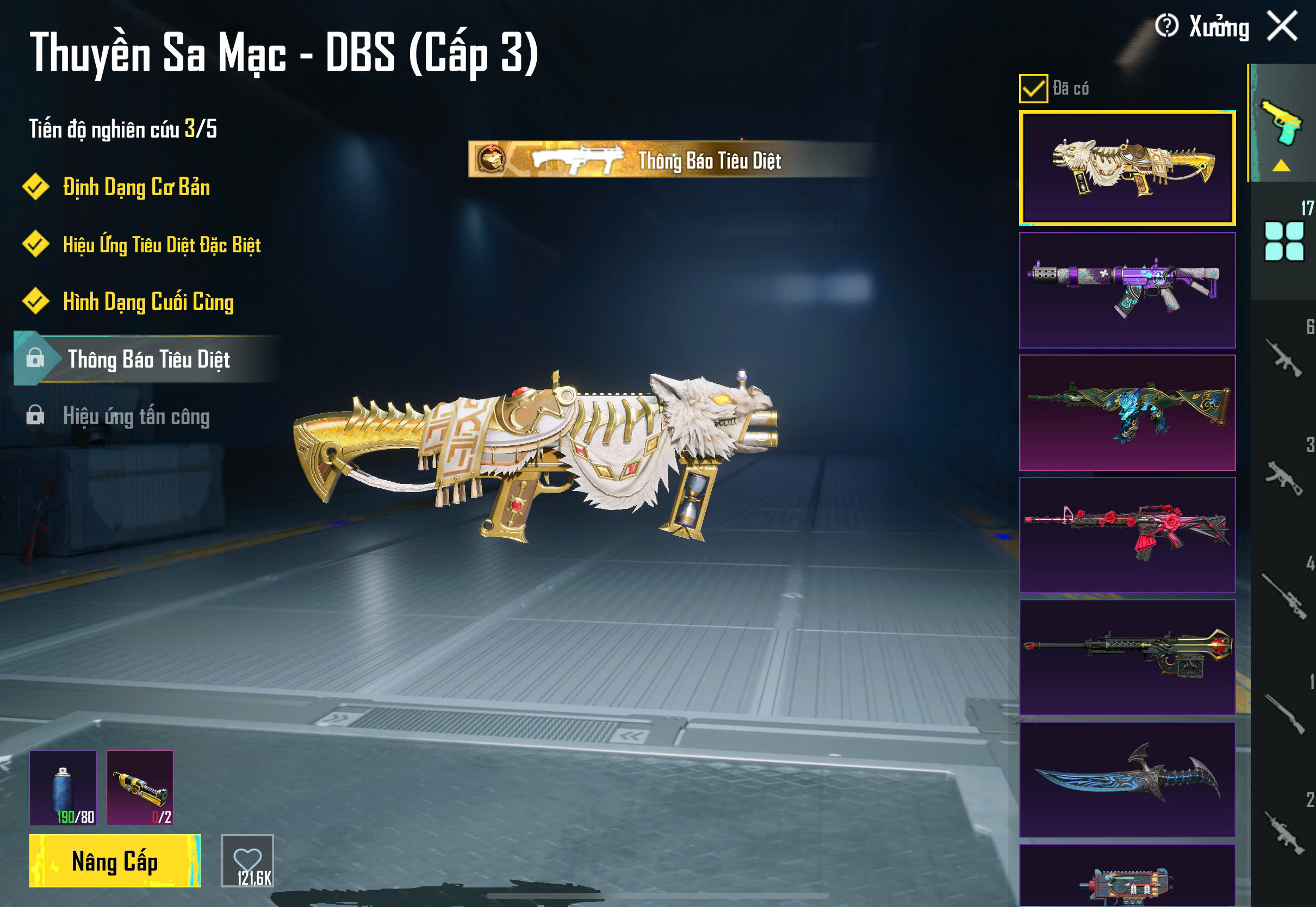The width and height of the screenshot is (1316, 907).
Task: Select the red rose rifle thumbnail
Action: click(1127, 535)
